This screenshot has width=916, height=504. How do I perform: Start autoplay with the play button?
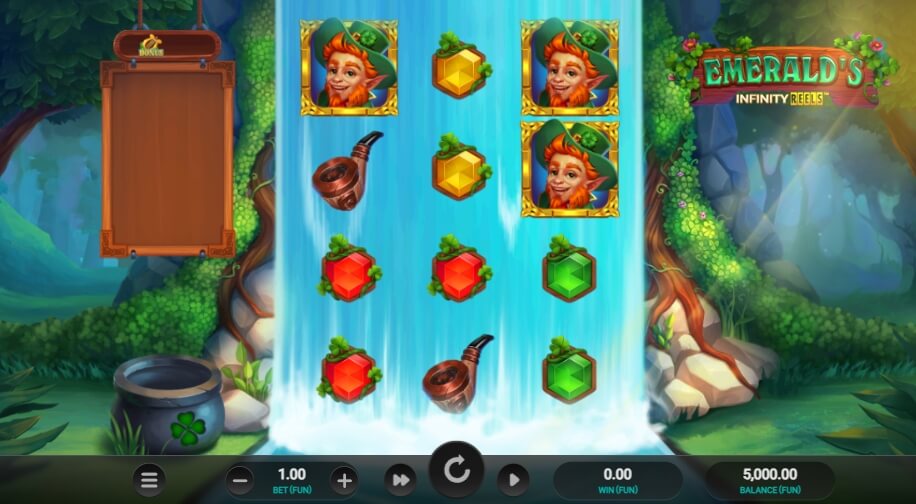click(x=513, y=480)
